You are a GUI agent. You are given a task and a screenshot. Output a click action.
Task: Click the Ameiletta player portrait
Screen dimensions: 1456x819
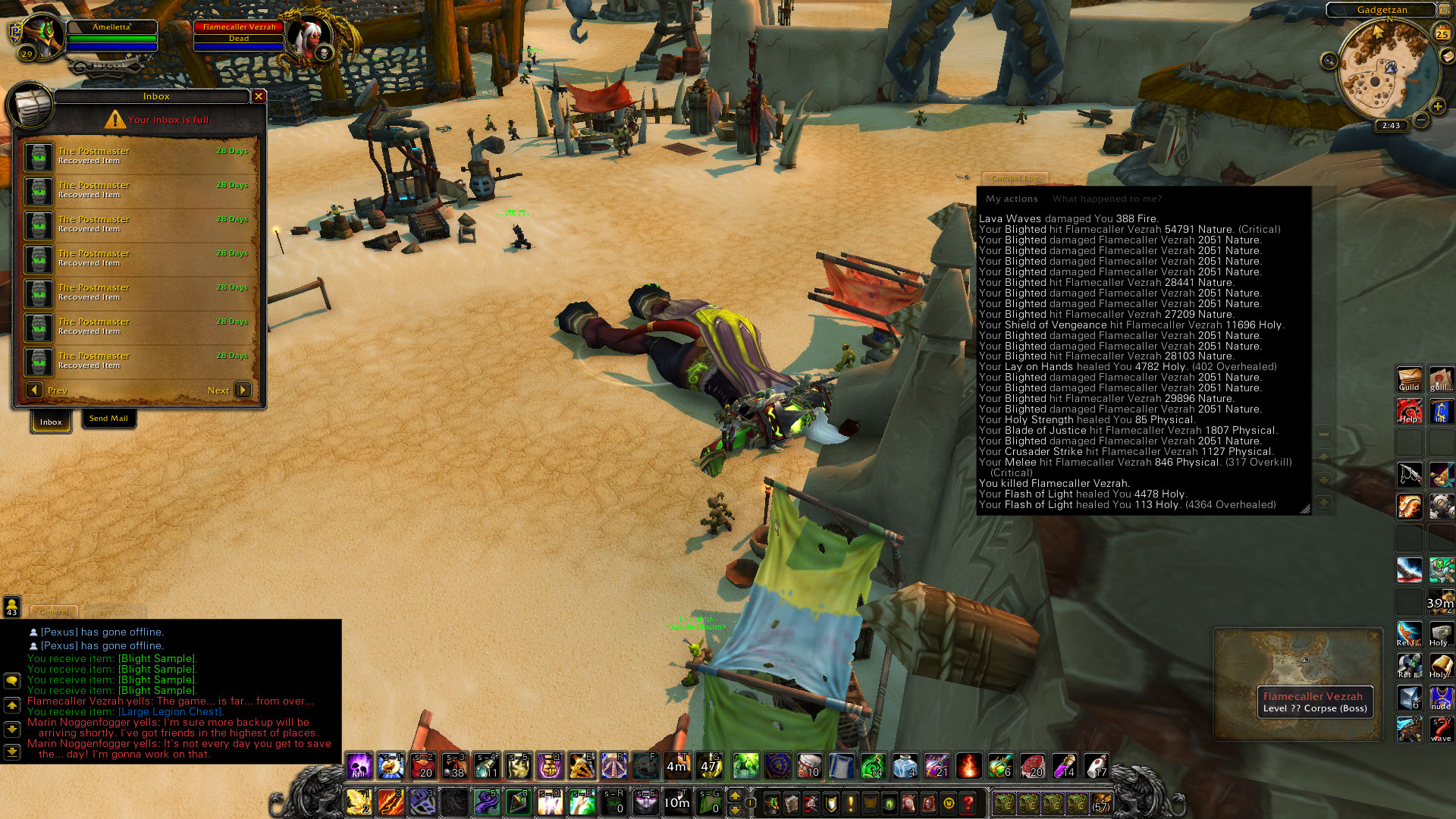[42, 34]
